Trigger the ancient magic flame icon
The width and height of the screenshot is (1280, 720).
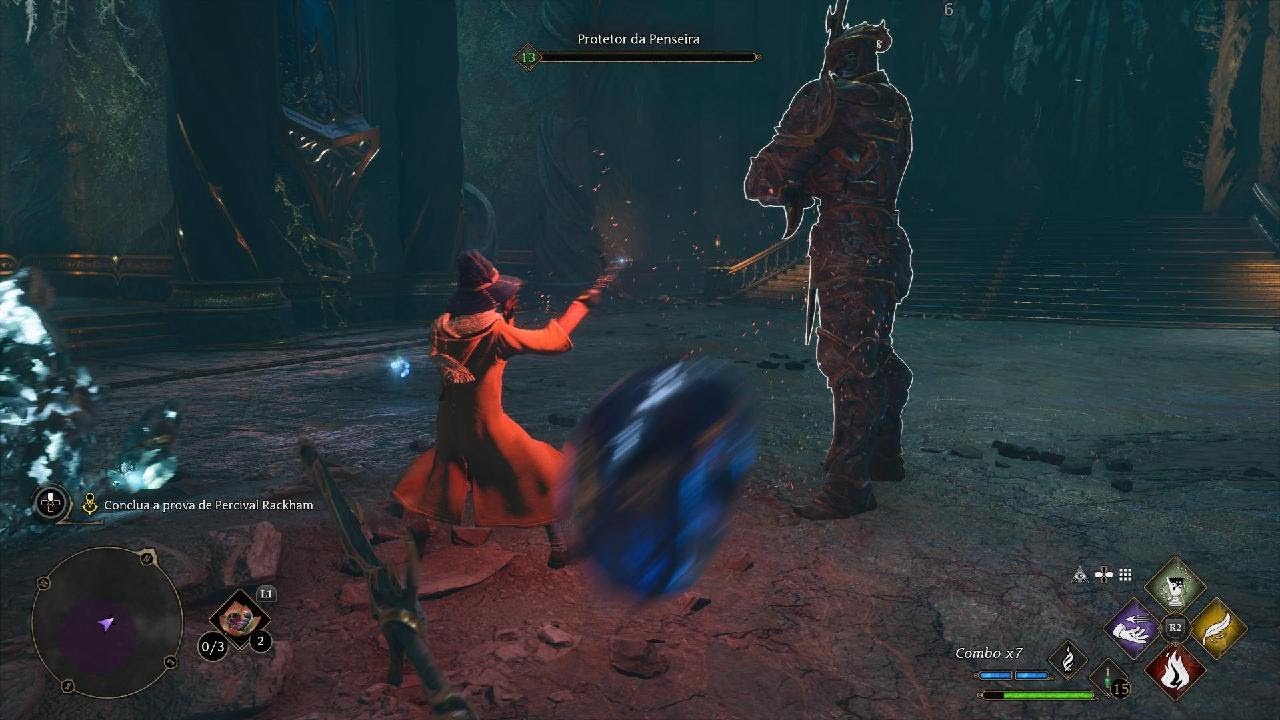(1067, 660)
